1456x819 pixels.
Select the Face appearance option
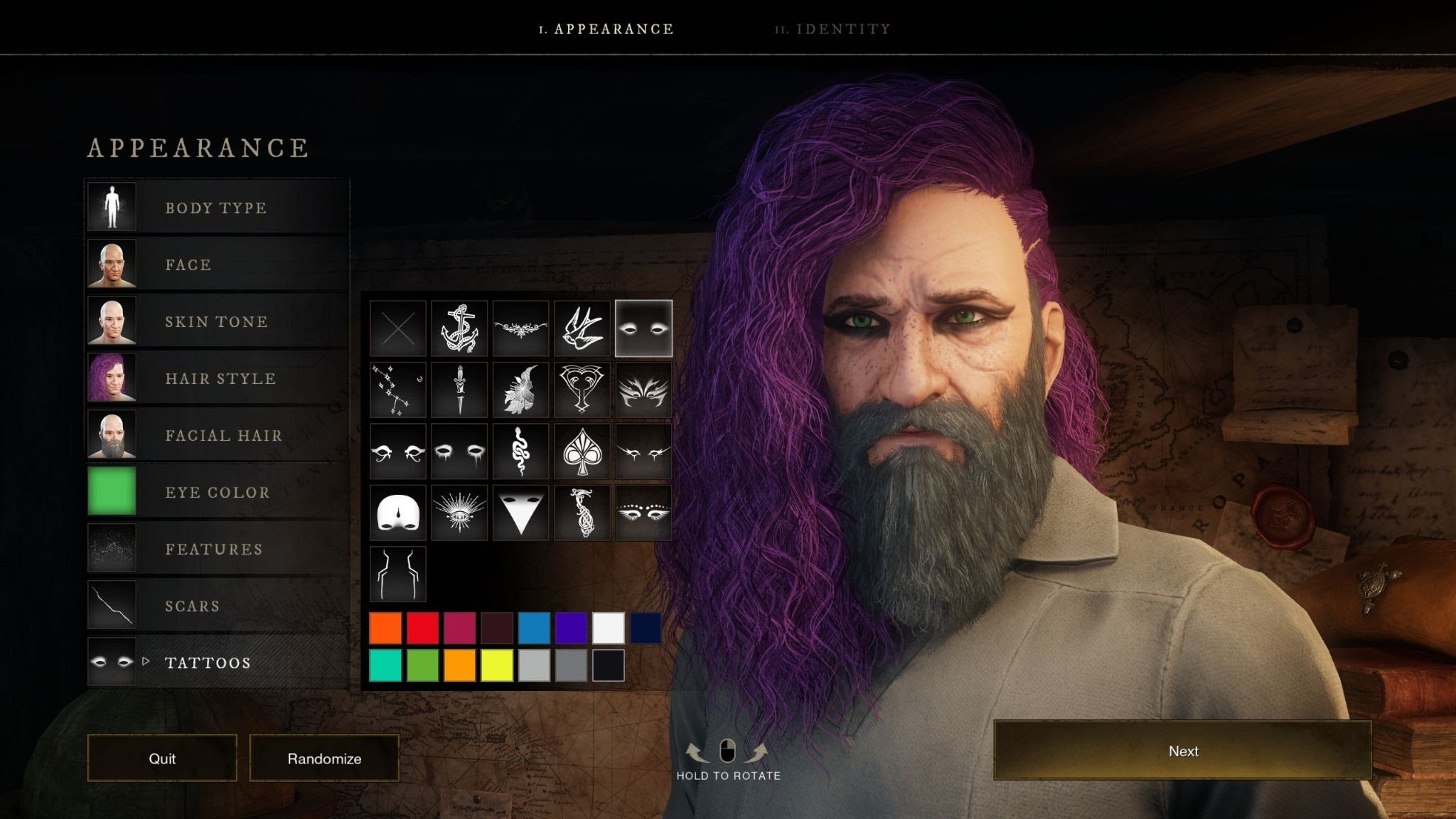pyautogui.click(x=216, y=264)
